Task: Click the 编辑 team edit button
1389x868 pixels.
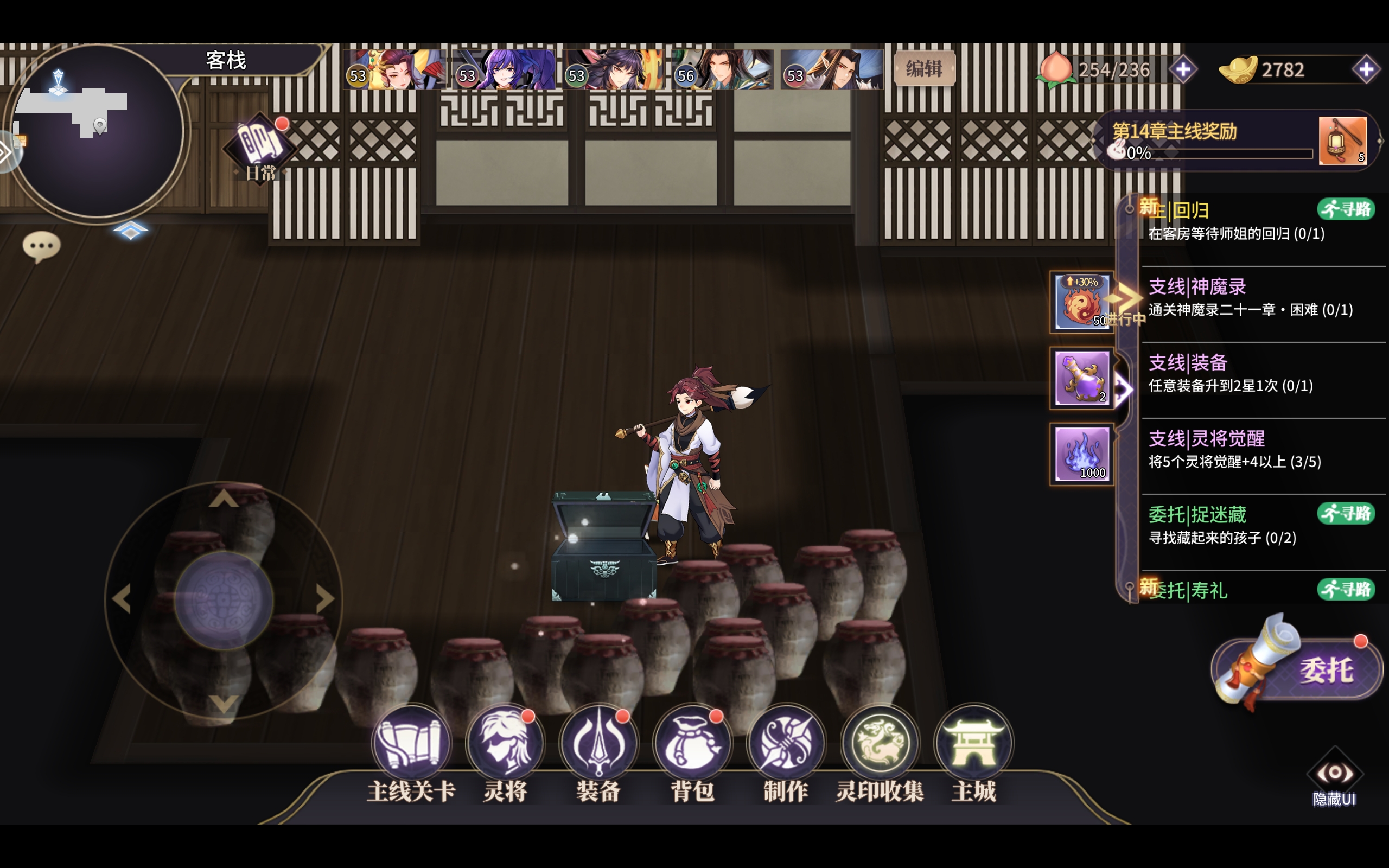Action: (x=924, y=69)
